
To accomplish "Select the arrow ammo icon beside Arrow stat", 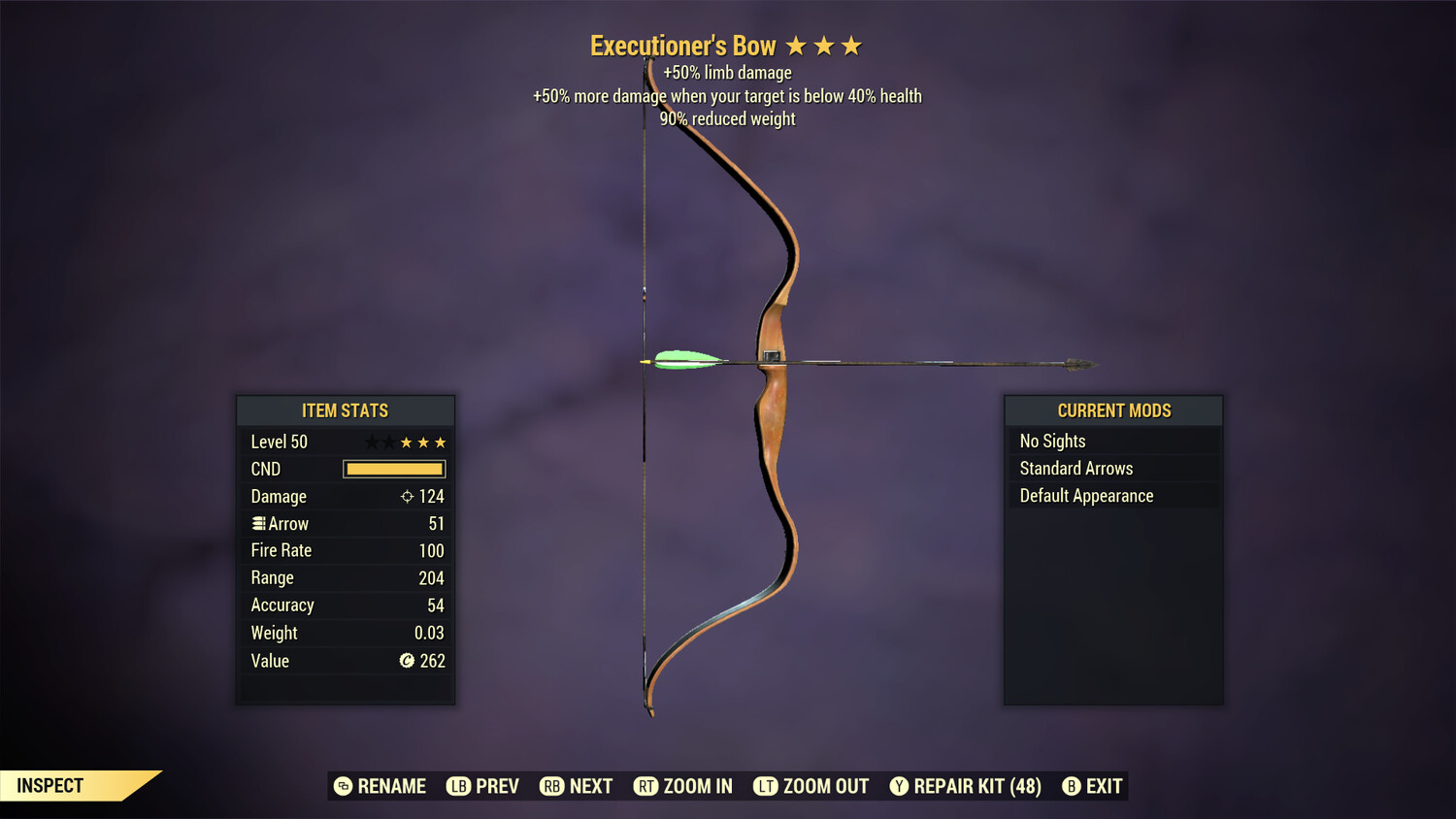I will click(258, 523).
